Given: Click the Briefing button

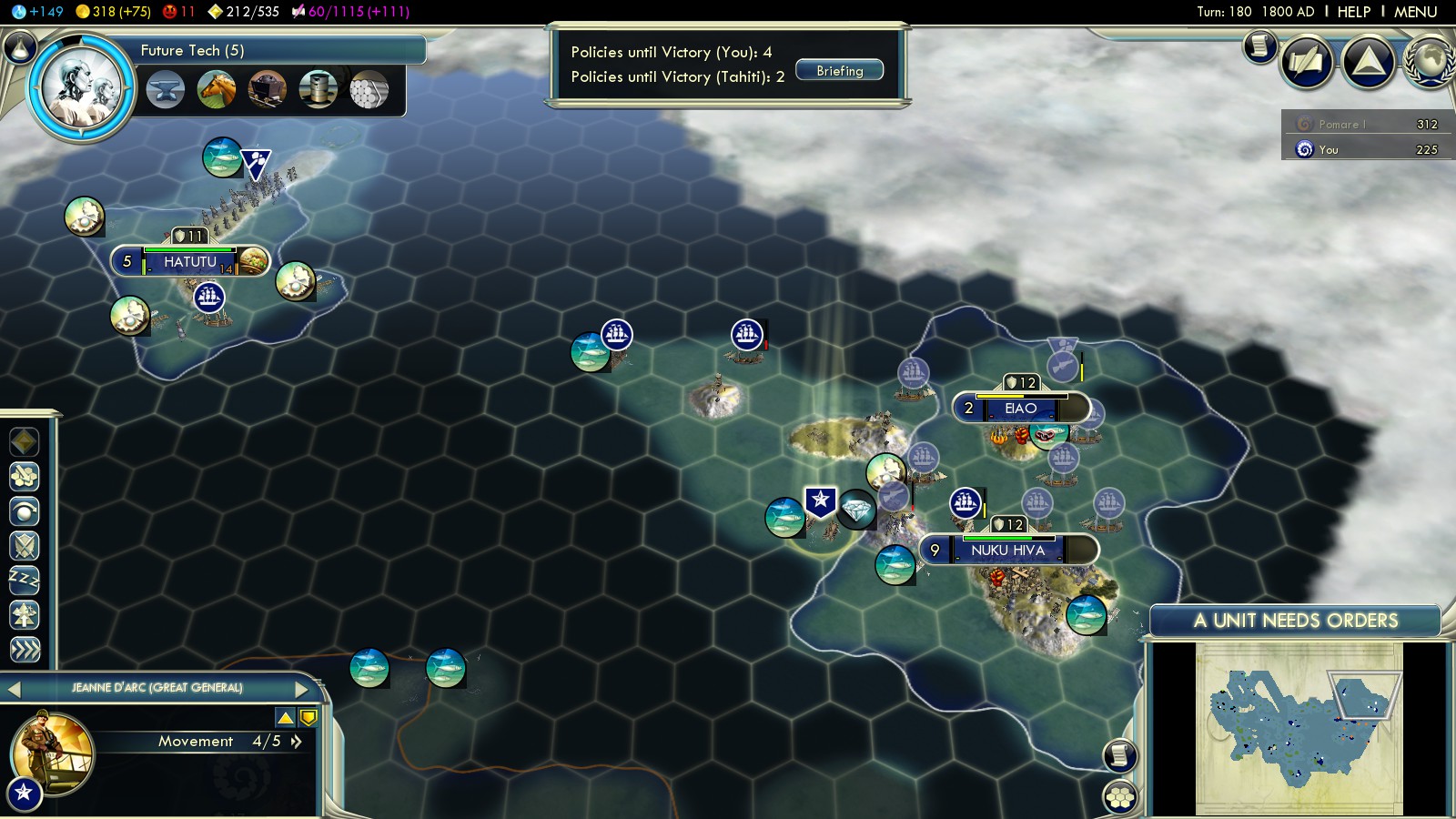Looking at the screenshot, I should click(x=839, y=71).
